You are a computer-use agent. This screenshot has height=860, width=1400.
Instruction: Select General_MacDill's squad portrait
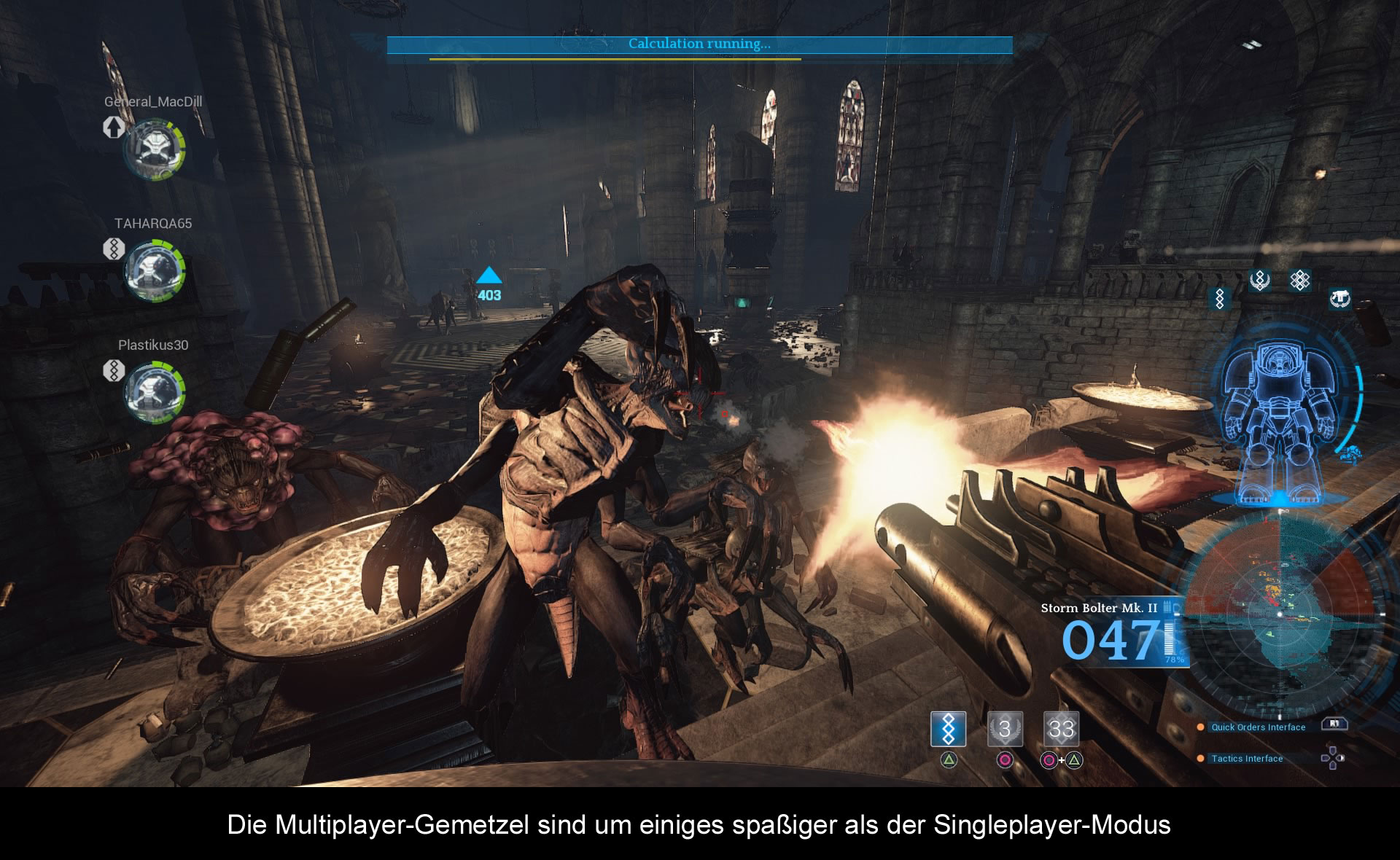pyautogui.click(x=155, y=149)
